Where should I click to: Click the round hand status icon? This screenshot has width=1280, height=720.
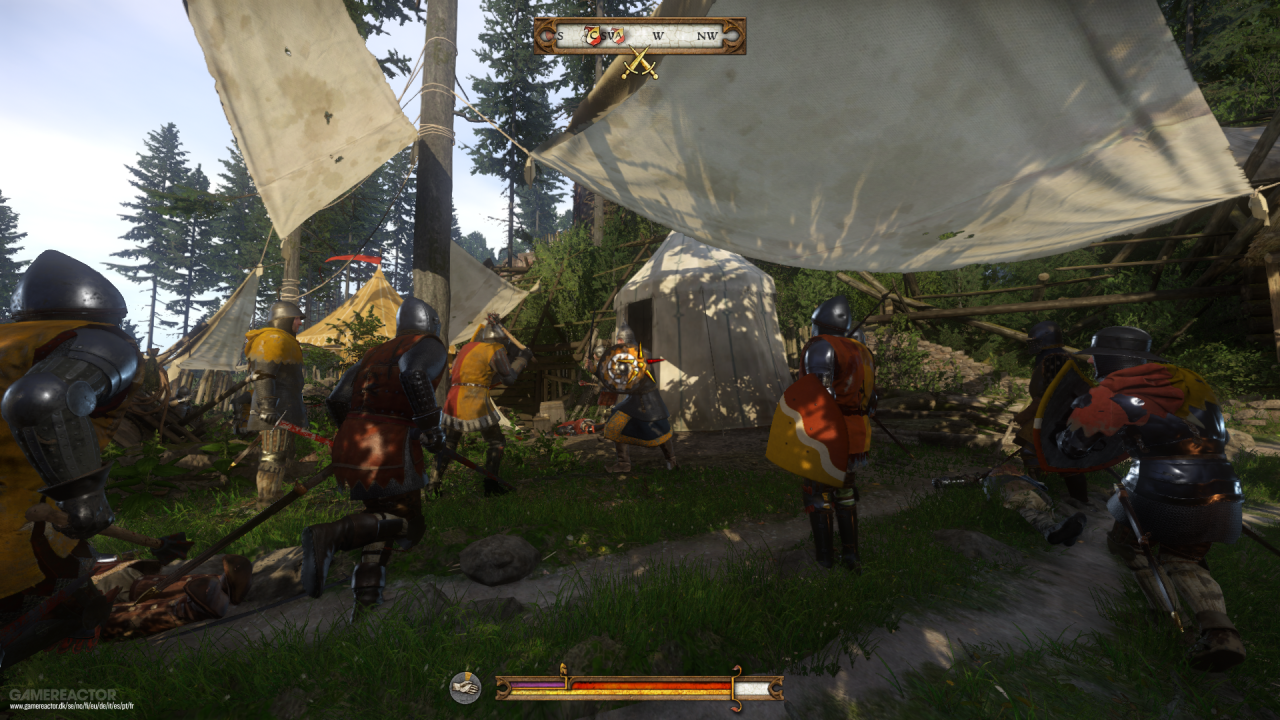465,687
